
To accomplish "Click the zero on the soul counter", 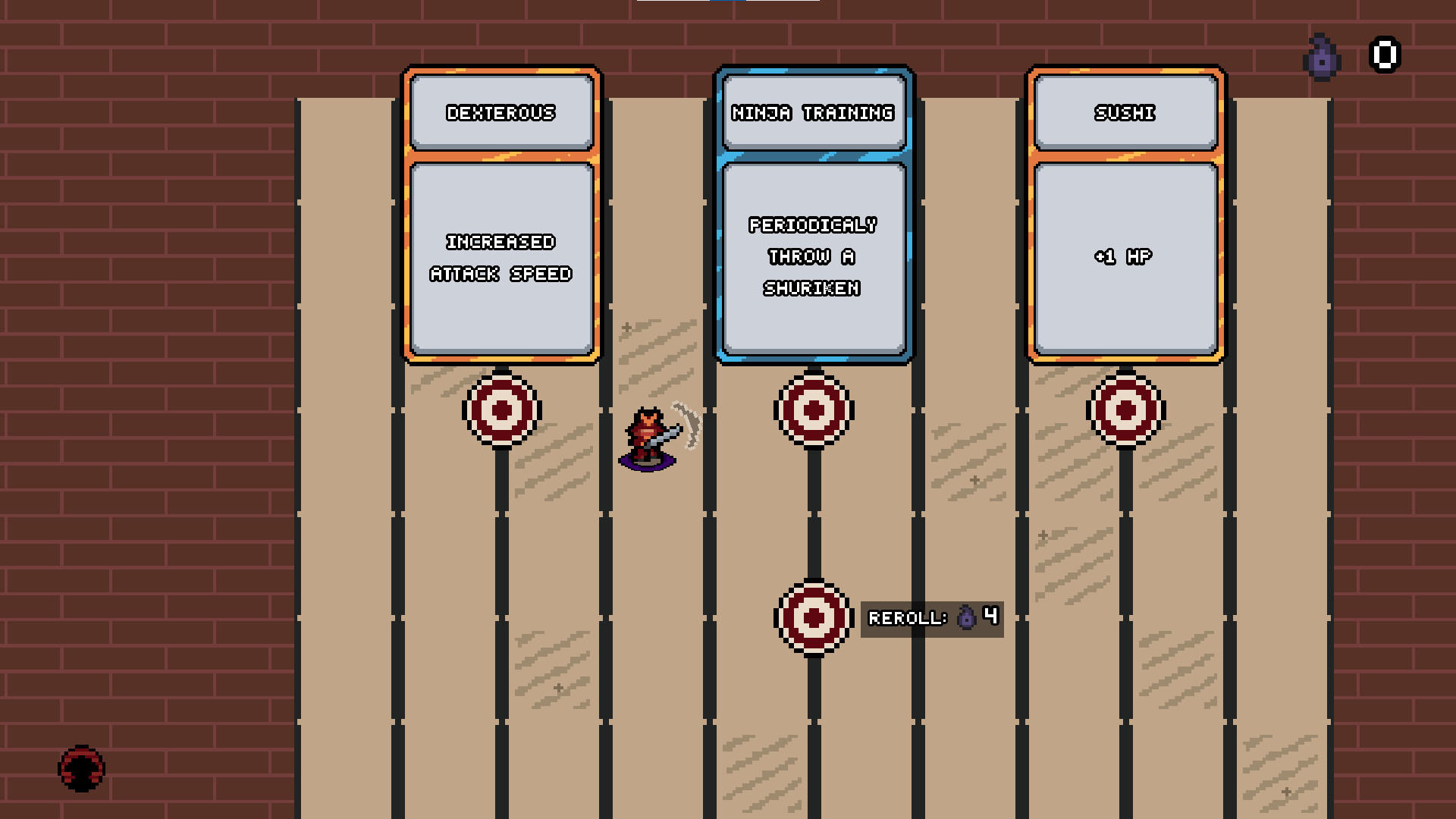I will [x=1385, y=53].
